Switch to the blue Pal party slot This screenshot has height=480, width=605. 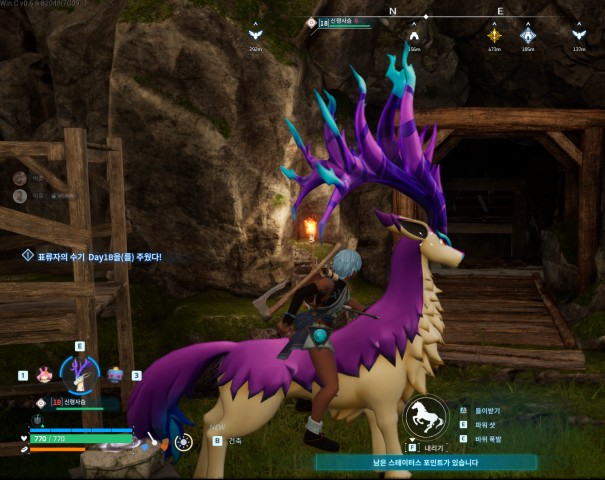point(115,375)
